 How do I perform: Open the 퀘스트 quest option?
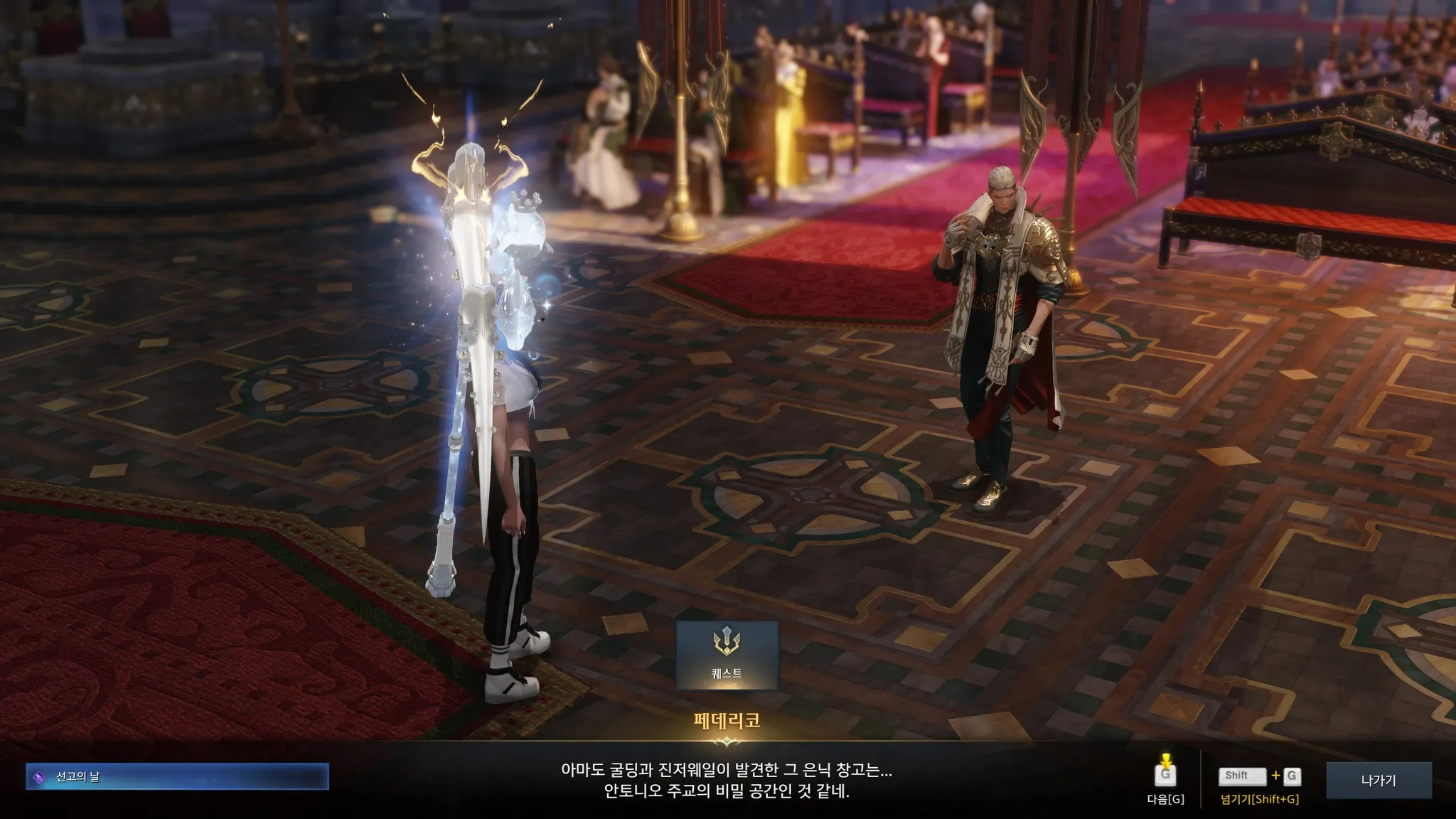[x=727, y=655]
